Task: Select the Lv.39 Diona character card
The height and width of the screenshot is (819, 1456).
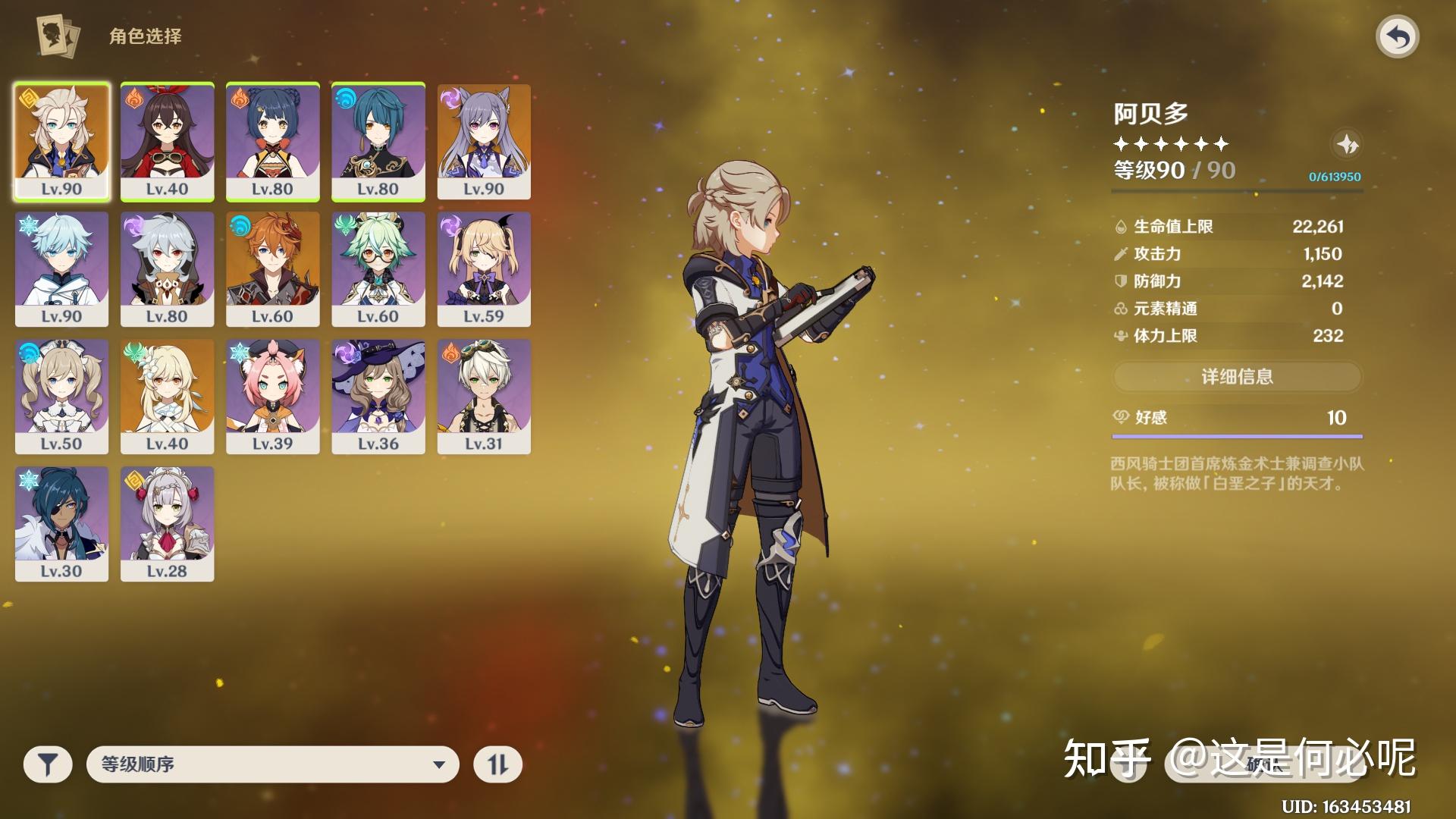Action: pyautogui.click(x=272, y=397)
